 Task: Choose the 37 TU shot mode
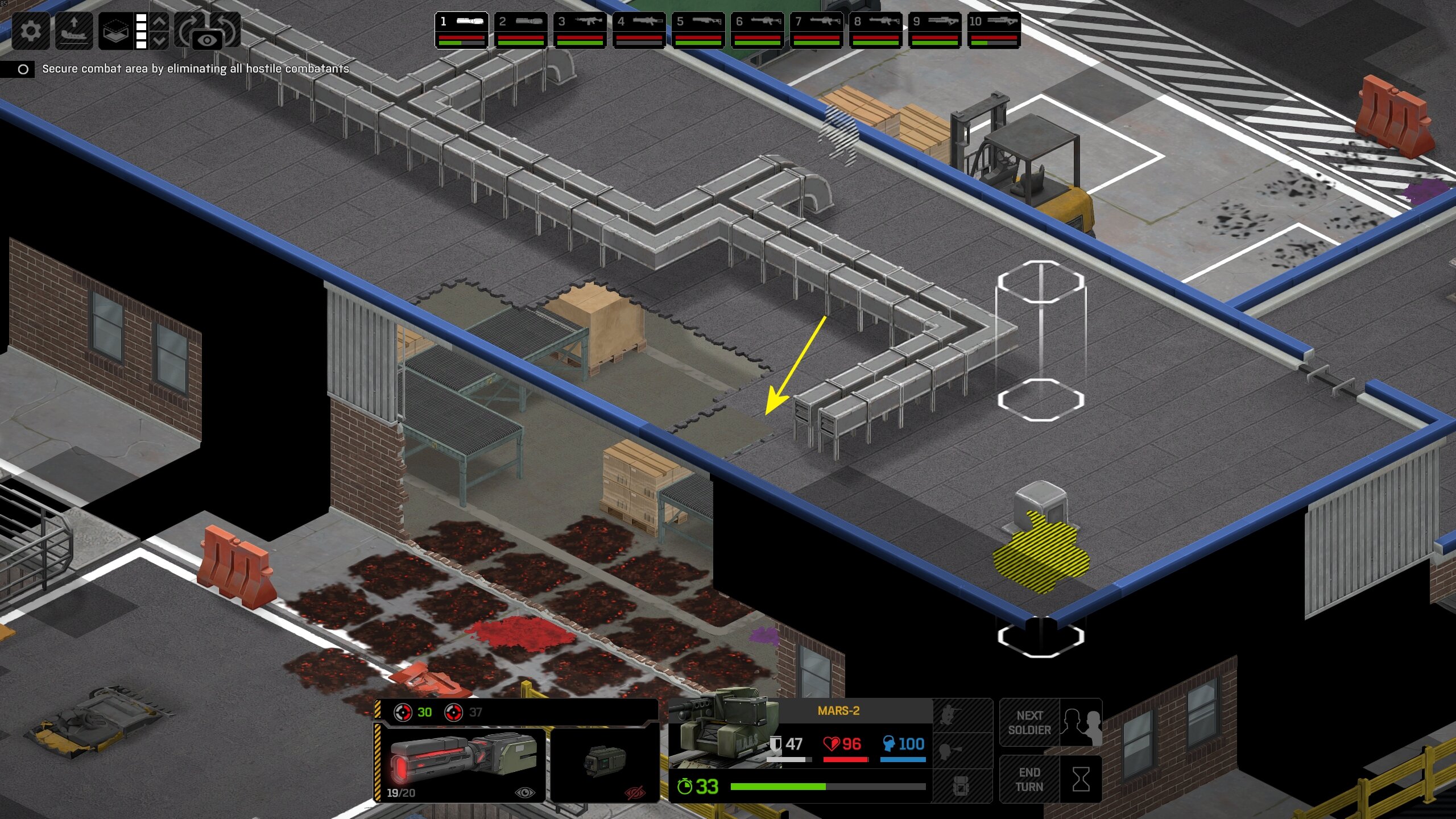pos(465,712)
